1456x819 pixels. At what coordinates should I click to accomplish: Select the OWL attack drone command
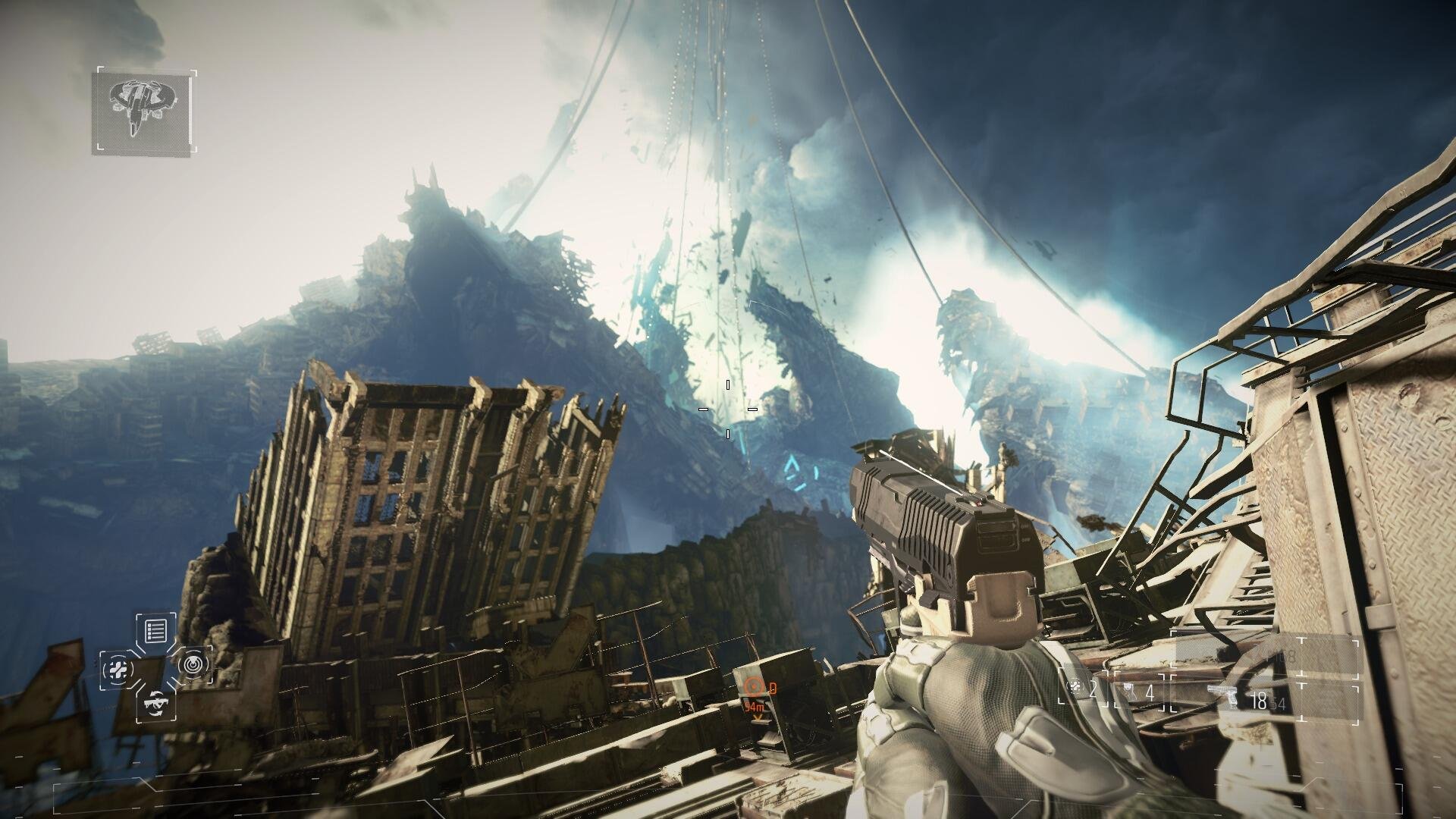click(156, 704)
